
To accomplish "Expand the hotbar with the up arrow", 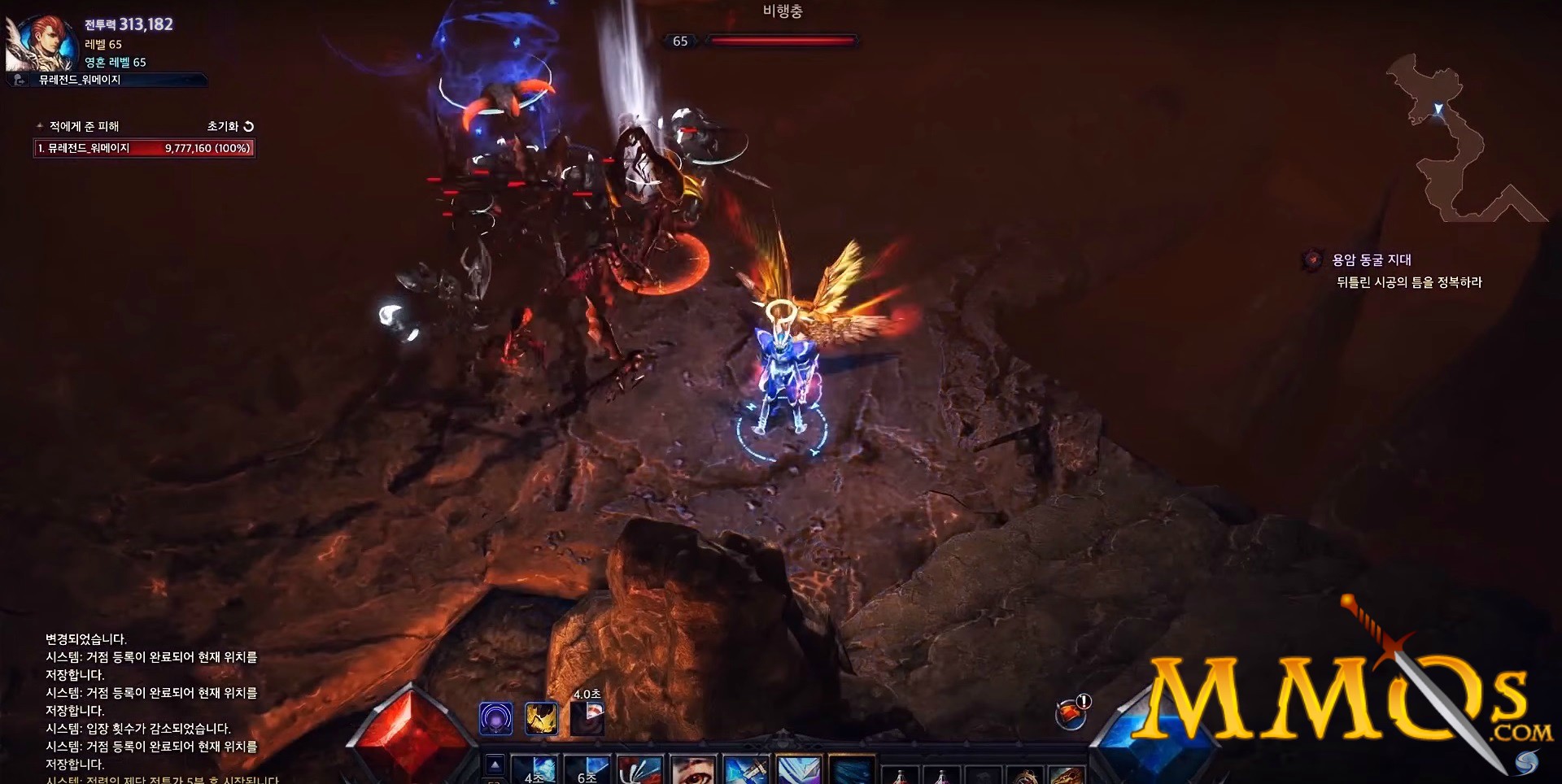I will pyautogui.click(x=495, y=765).
